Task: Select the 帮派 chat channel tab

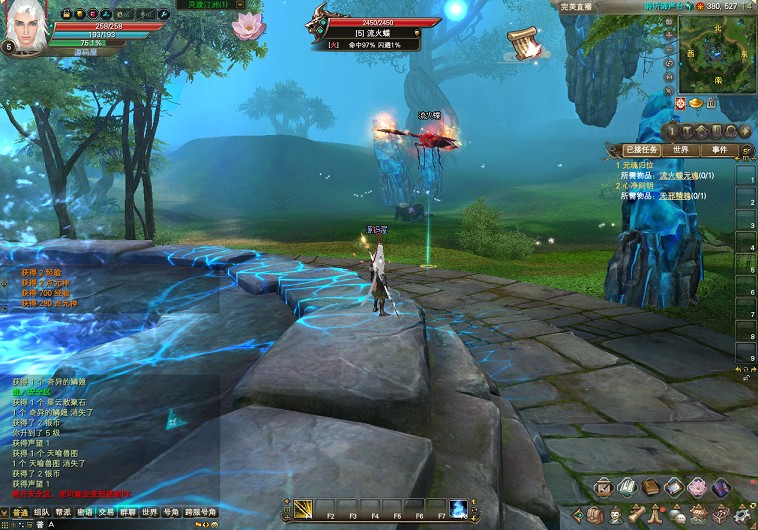Action: [63, 512]
